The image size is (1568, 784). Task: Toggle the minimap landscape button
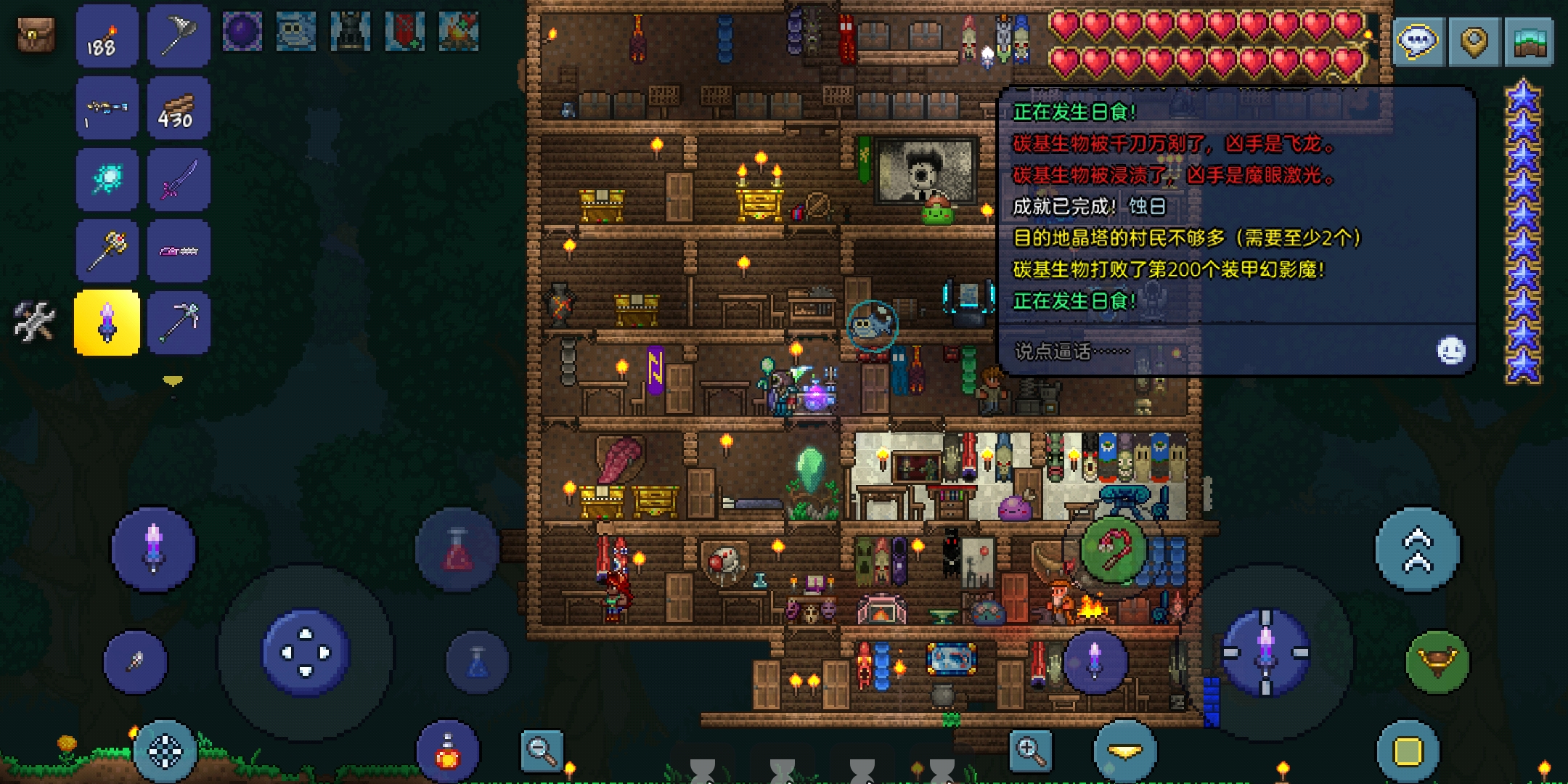pyautogui.click(x=1530, y=41)
